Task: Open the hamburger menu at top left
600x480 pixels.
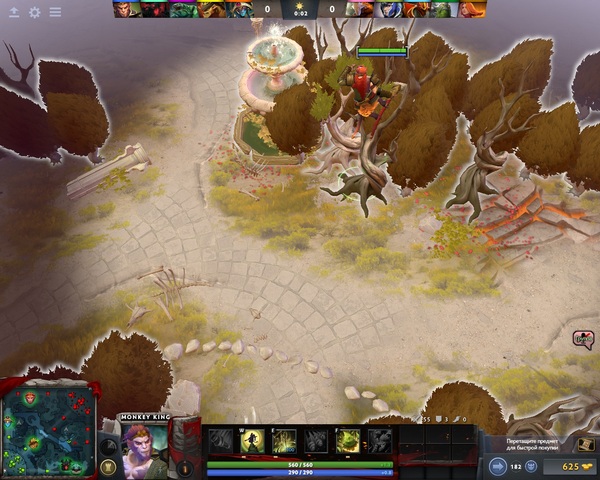Action: click(55, 12)
